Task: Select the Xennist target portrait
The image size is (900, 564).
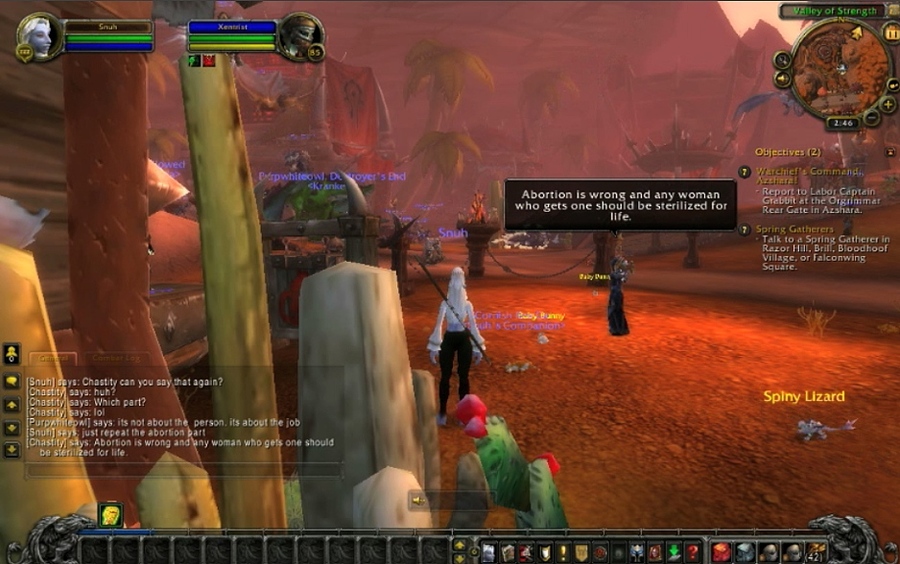Action: tap(298, 35)
